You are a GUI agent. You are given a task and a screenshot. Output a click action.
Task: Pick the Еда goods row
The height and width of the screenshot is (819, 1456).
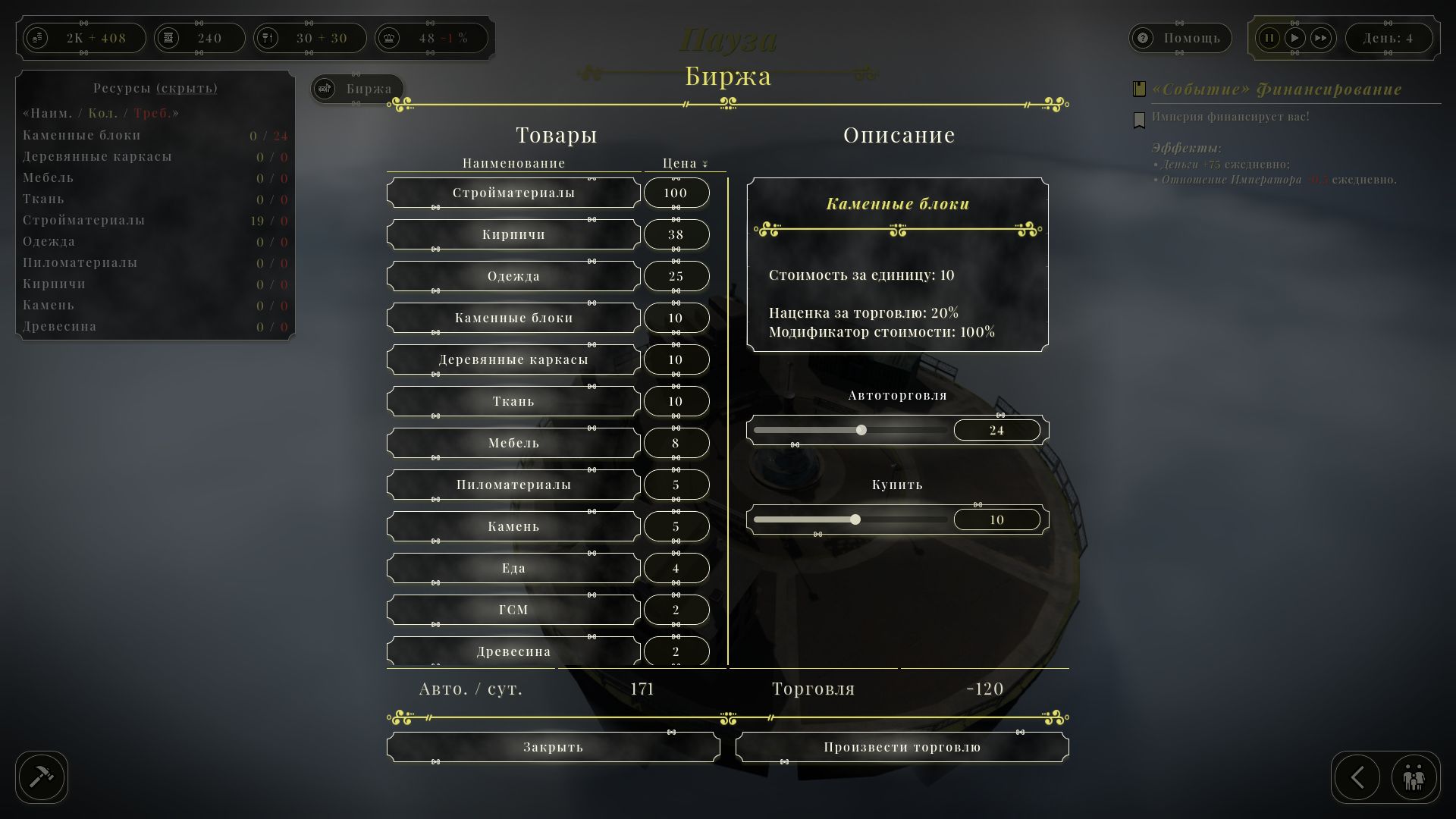513,568
